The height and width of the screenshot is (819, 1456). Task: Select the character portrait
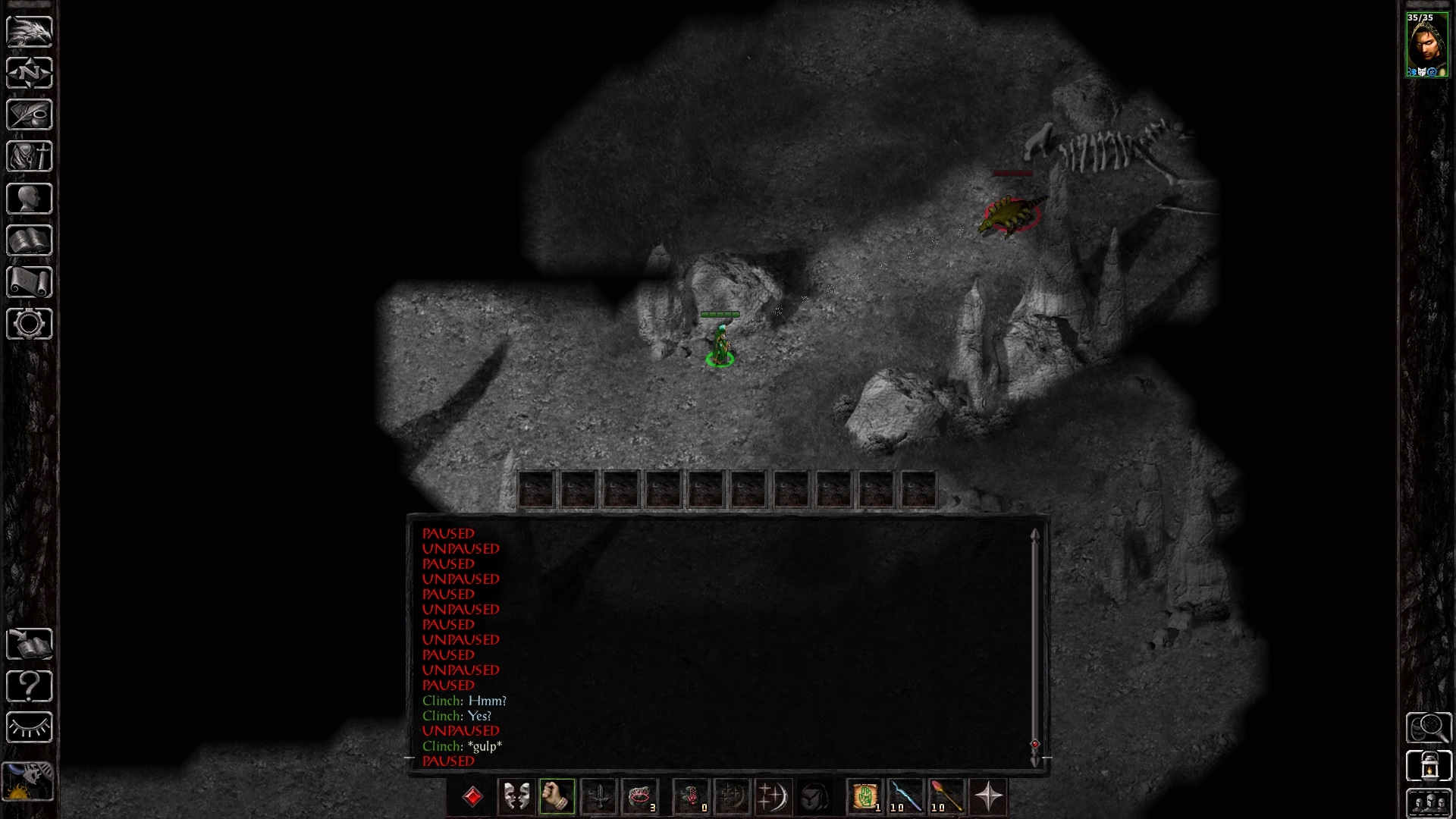[1426, 45]
